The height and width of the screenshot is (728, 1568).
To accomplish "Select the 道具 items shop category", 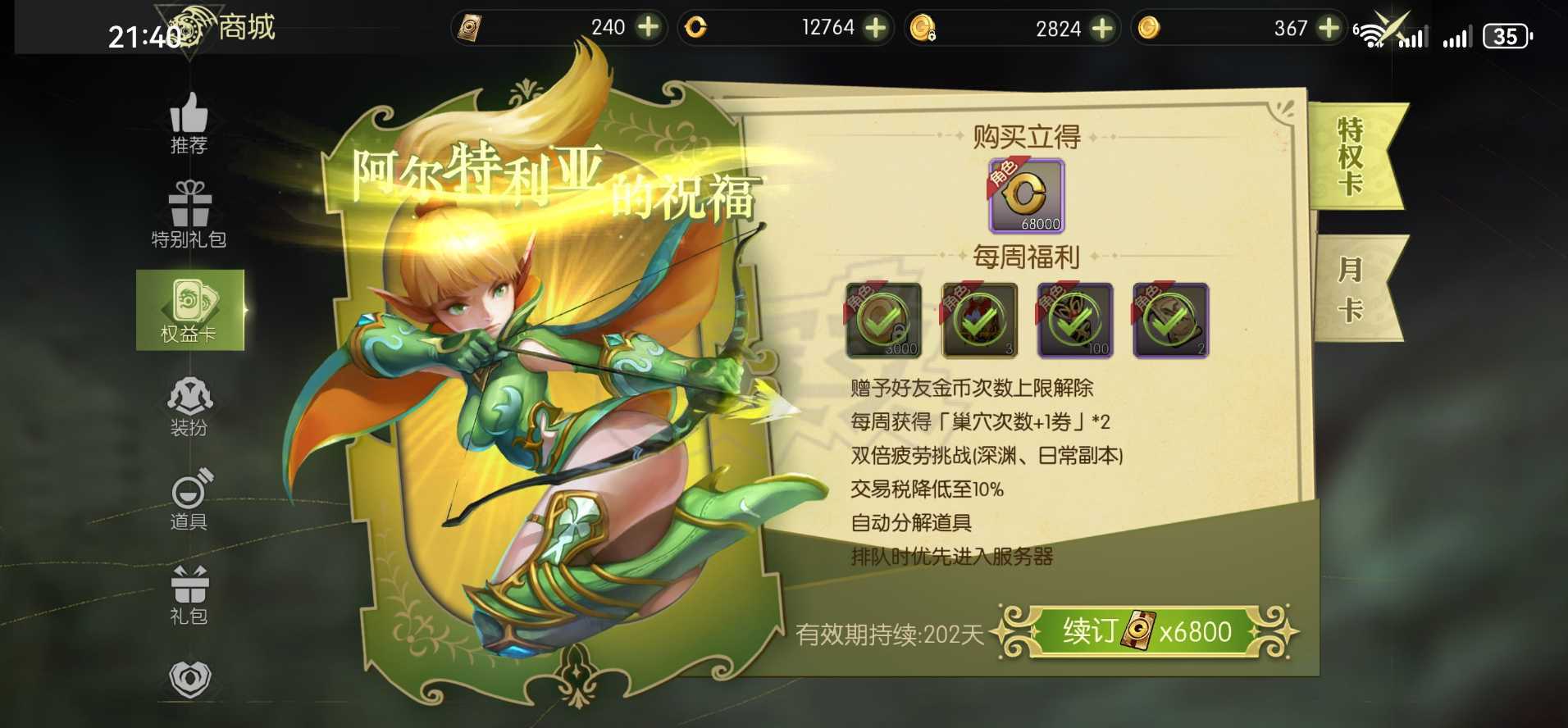I will (189, 500).
